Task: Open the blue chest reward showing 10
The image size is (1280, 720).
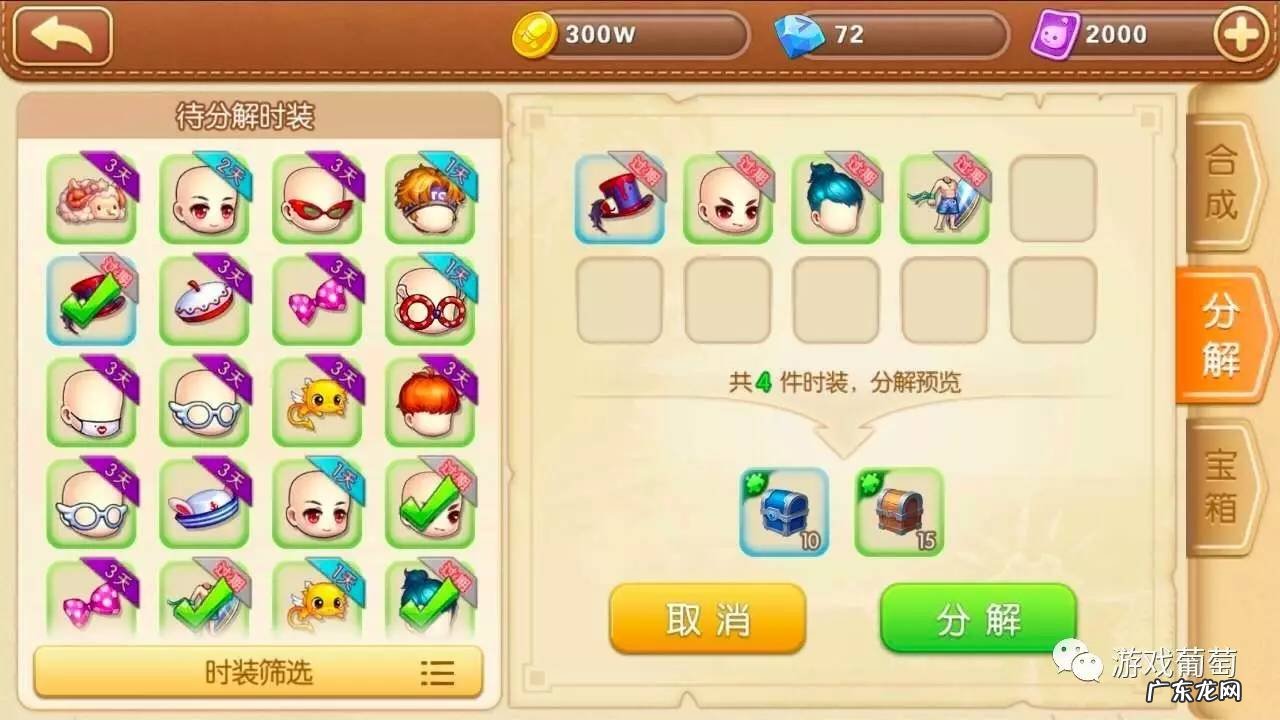Action: (x=784, y=512)
